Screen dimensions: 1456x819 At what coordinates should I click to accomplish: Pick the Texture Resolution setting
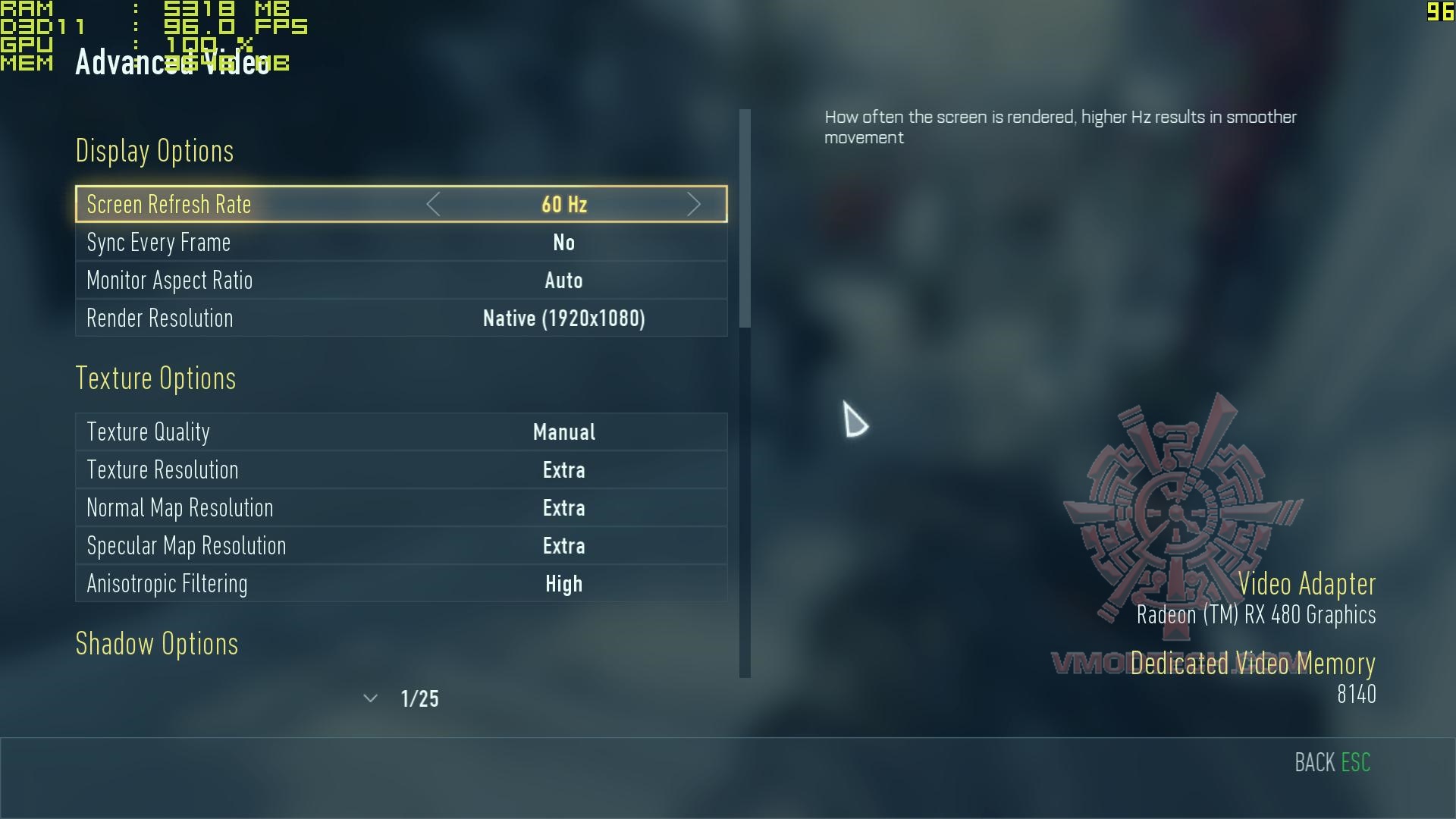[400, 470]
